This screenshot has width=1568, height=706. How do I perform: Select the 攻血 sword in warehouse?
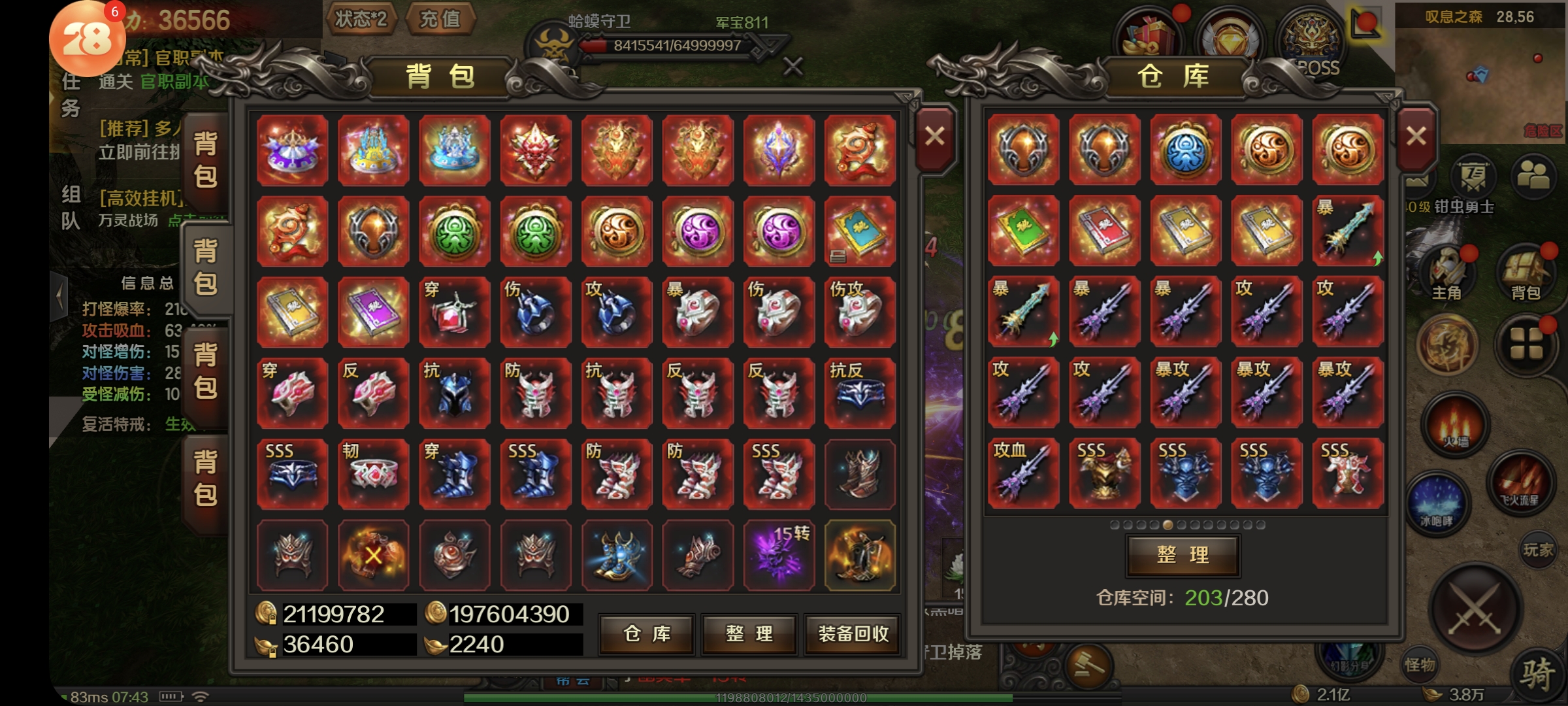(1023, 473)
